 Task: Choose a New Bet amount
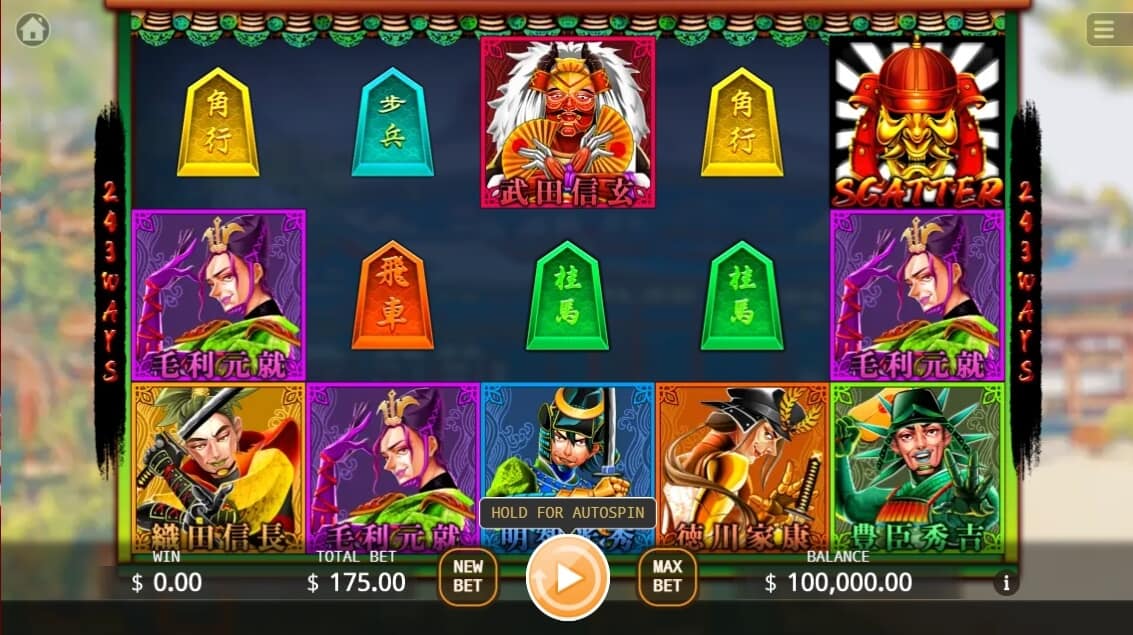pos(468,578)
